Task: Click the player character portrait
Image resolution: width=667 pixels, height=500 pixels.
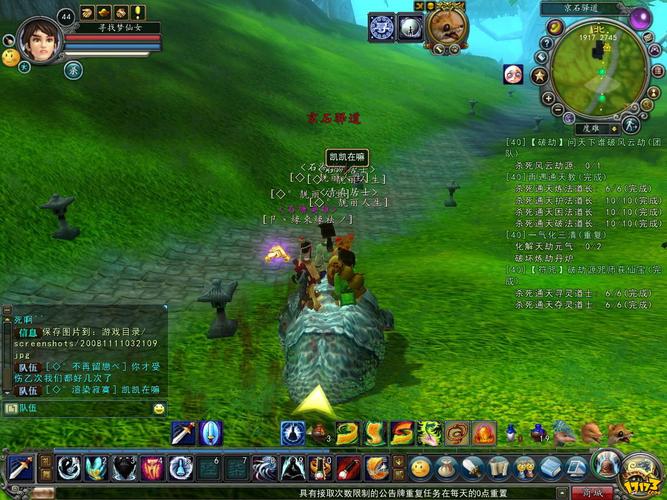Action: (x=39, y=38)
